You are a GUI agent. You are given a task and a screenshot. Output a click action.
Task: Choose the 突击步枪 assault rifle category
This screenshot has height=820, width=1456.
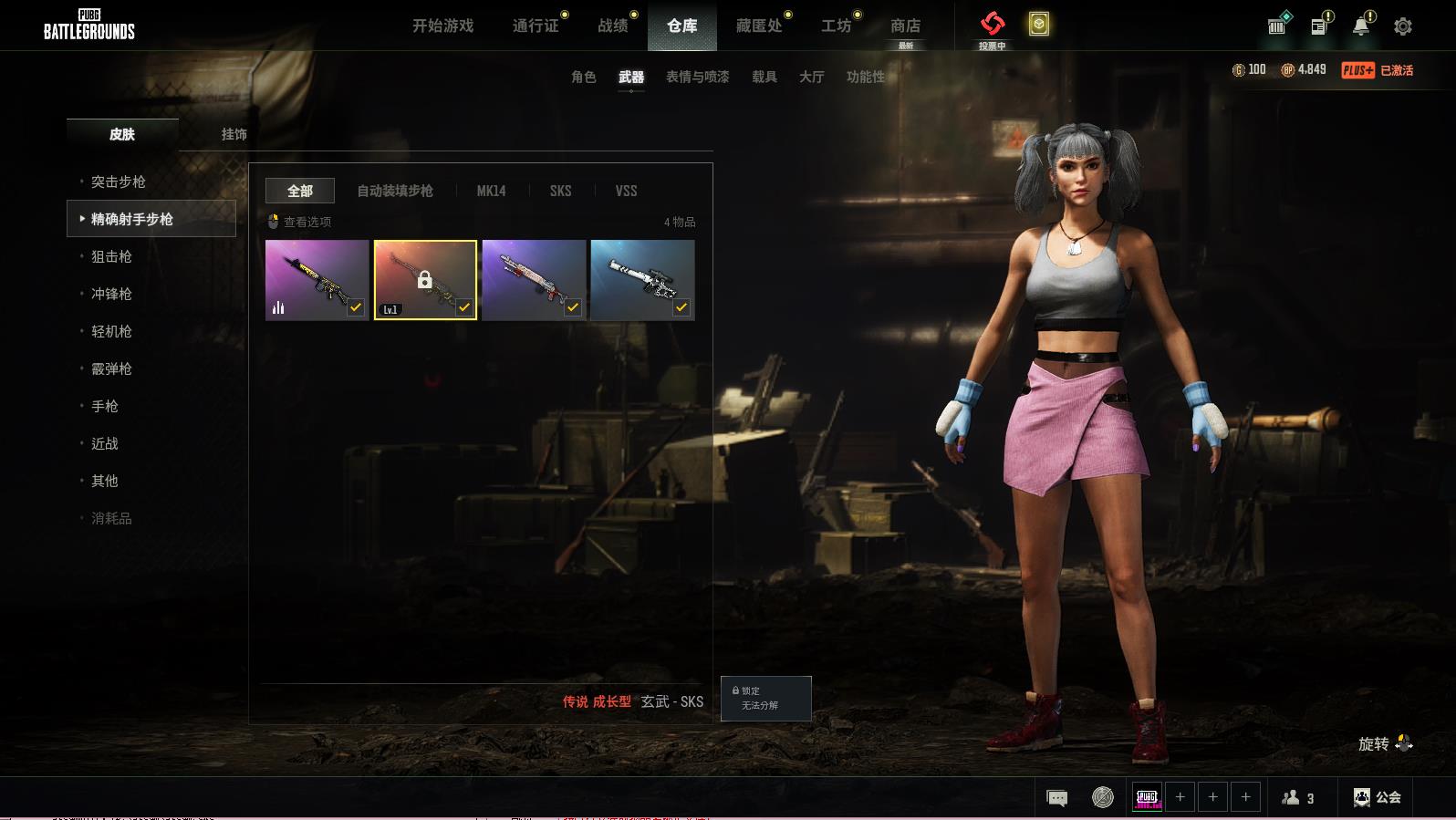click(x=119, y=182)
